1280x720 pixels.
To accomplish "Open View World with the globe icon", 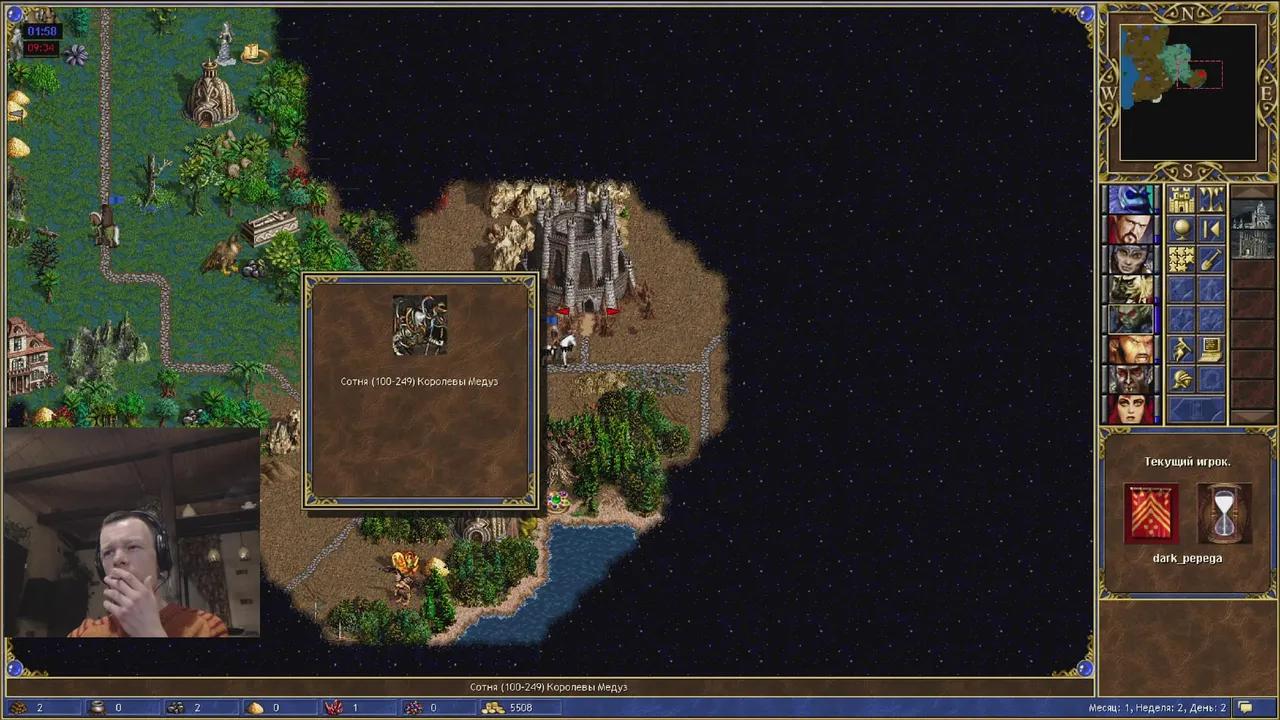I will coord(1182,229).
